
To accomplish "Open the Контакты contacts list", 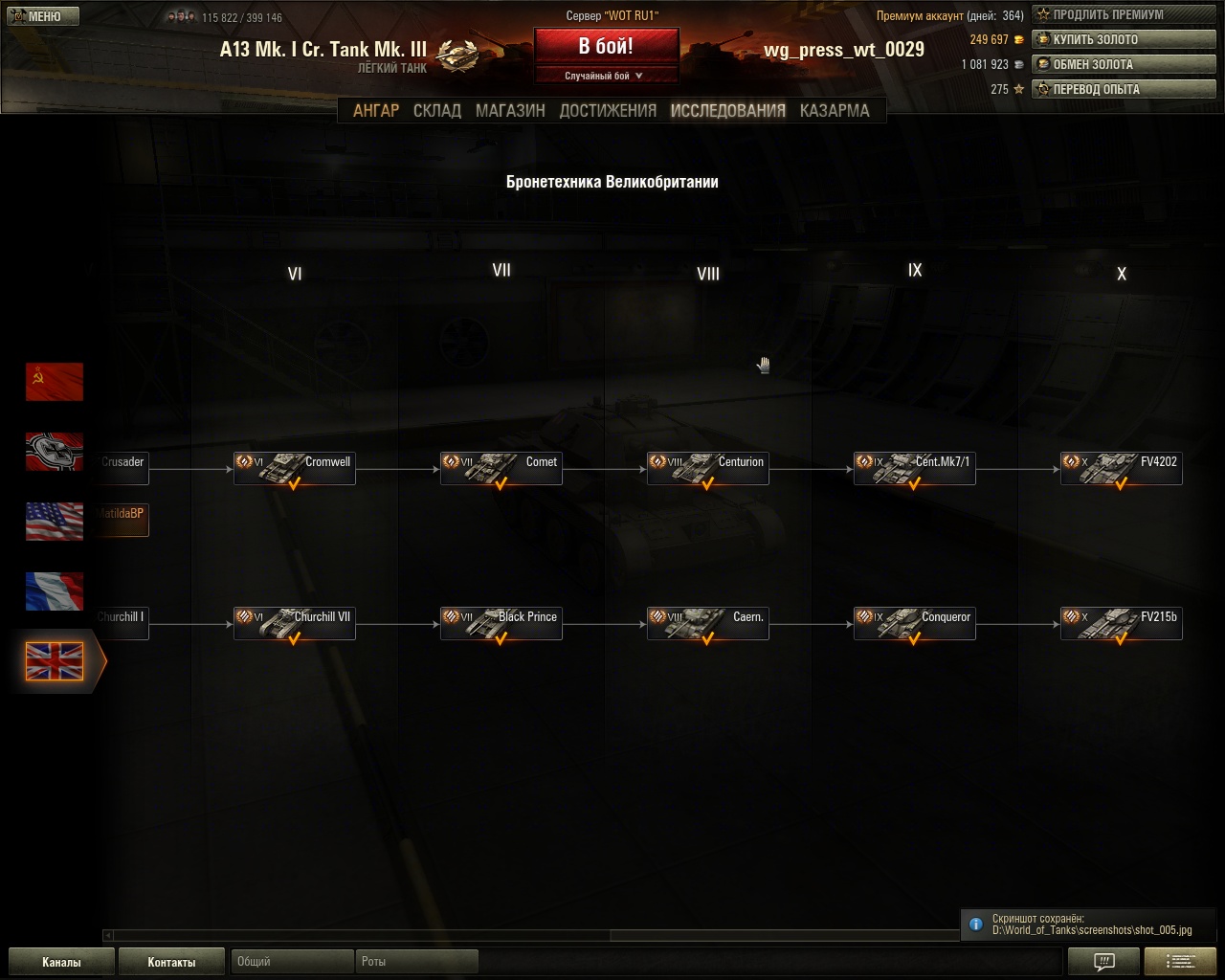I will coord(171,962).
